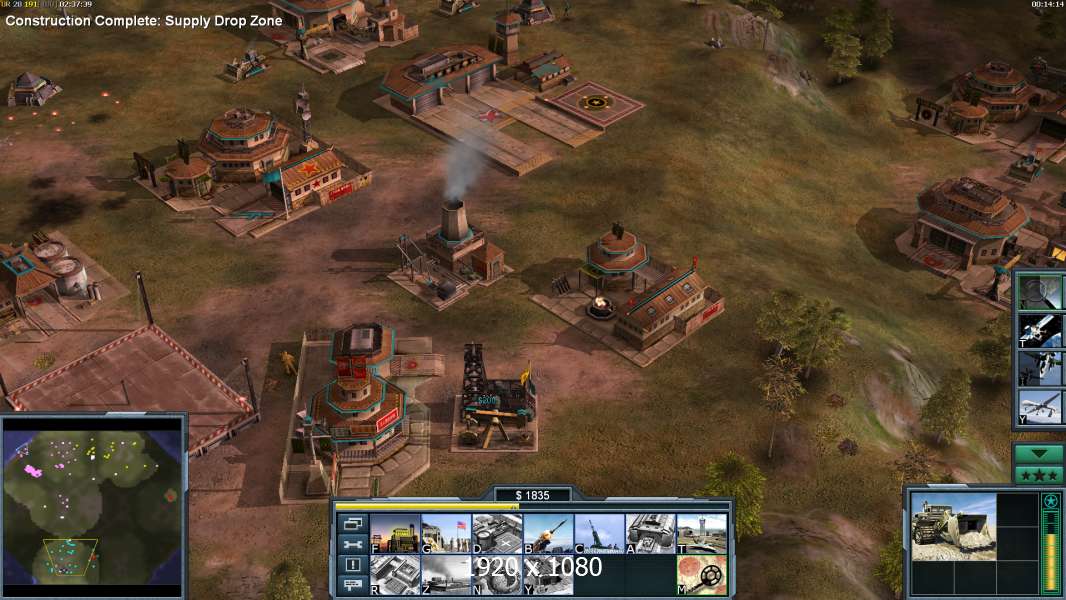Choose the artillery gun build icon

click(599, 533)
